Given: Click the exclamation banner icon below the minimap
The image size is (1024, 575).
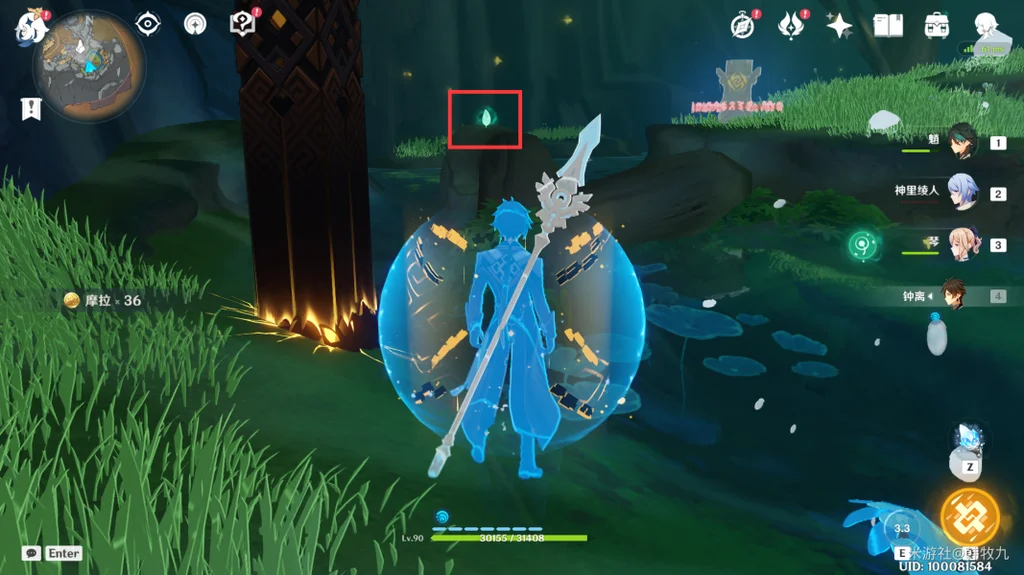Looking at the screenshot, I should pyautogui.click(x=31, y=108).
